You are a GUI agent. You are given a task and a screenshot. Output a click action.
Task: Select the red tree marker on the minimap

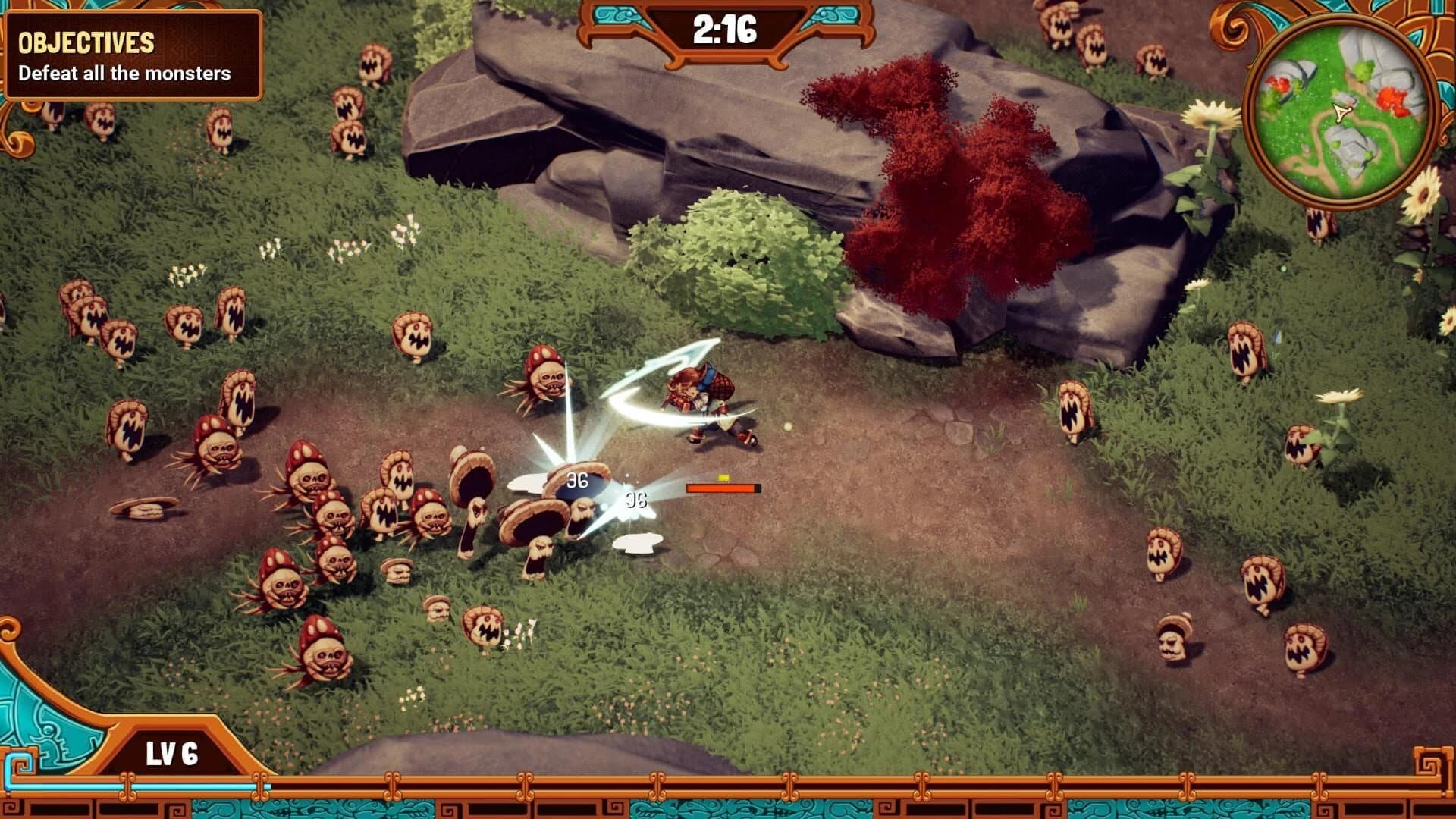pyautogui.click(x=1392, y=99)
